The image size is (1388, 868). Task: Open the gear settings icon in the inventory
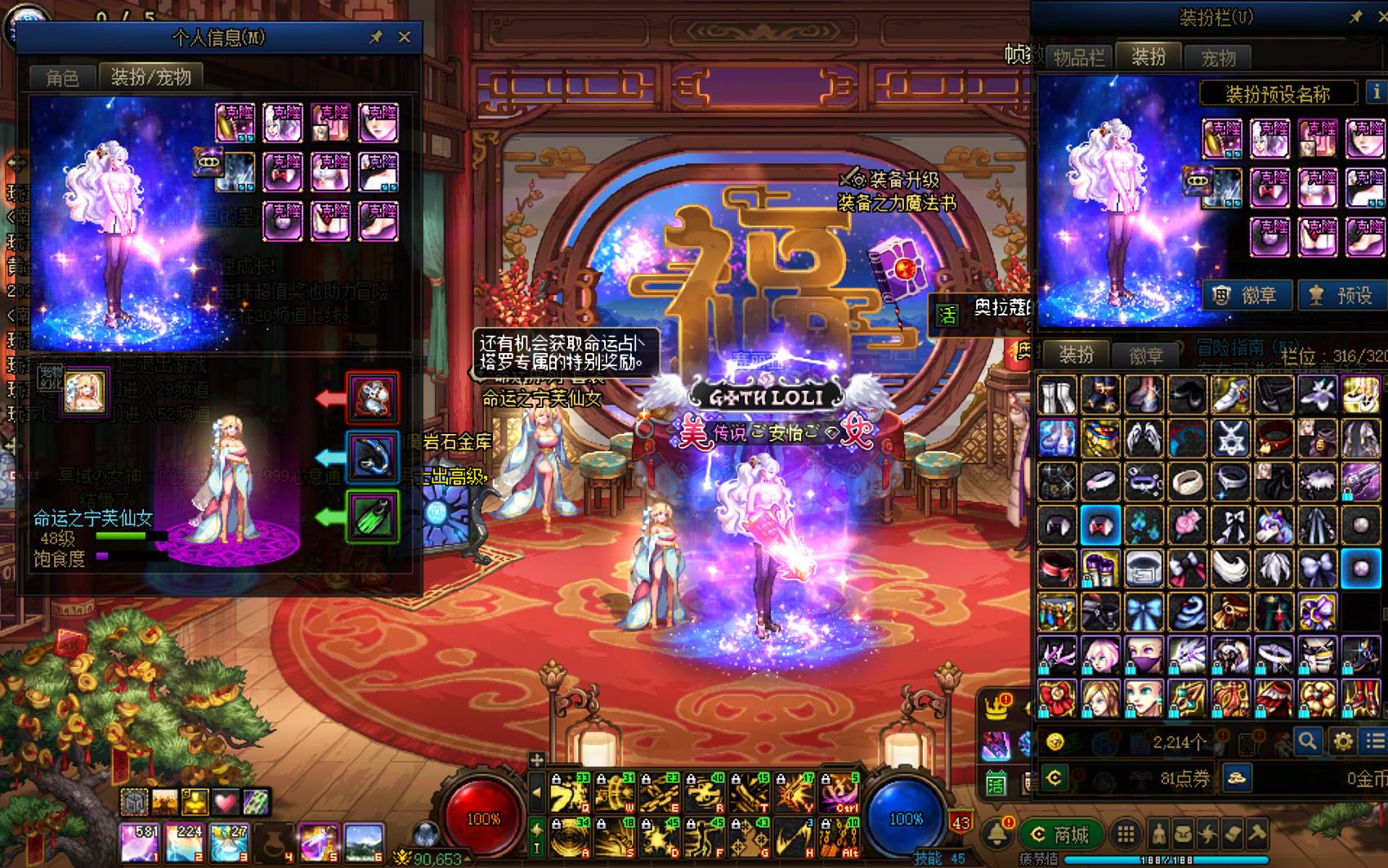click(1343, 741)
